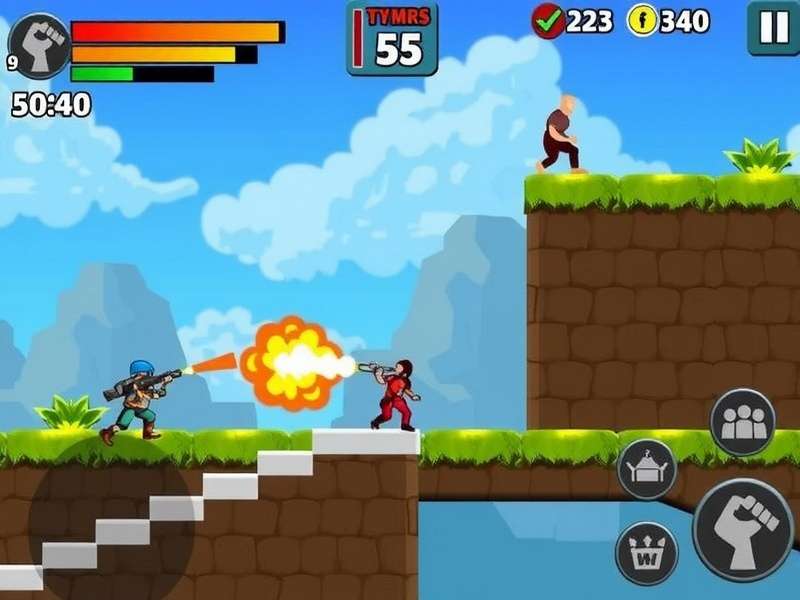The width and height of the screenshot is (800, 600).
Task: Pause the game
Action: [x=773, y=27]
